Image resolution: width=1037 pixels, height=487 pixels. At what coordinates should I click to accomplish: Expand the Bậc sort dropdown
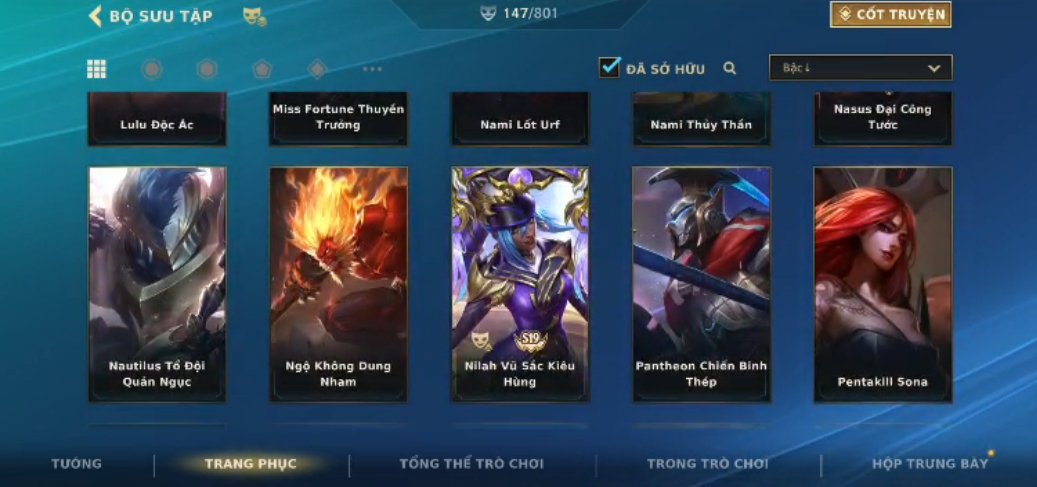pyautogui.click(x=860, y=68)
